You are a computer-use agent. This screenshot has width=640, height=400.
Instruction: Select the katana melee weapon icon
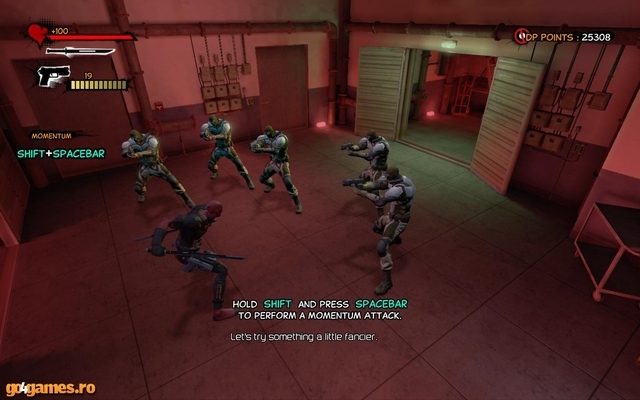pos(80,51)
